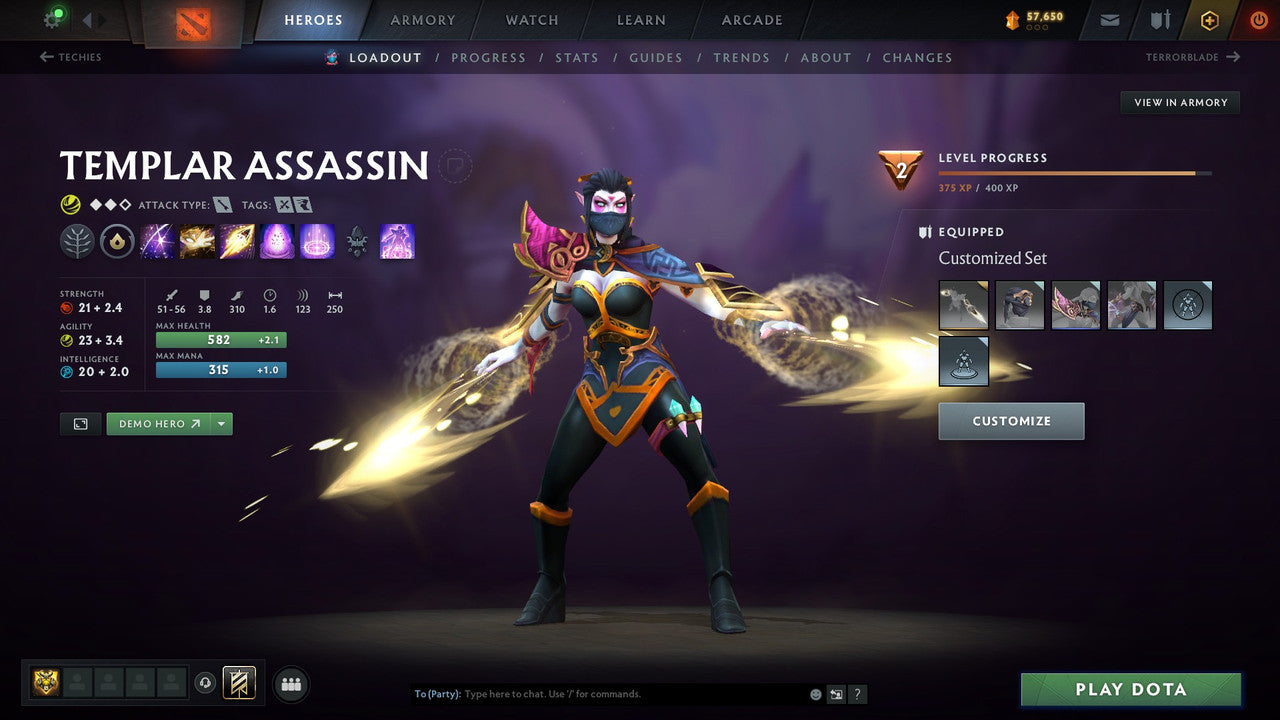Open the Armory menu item

tap(421, 19)
